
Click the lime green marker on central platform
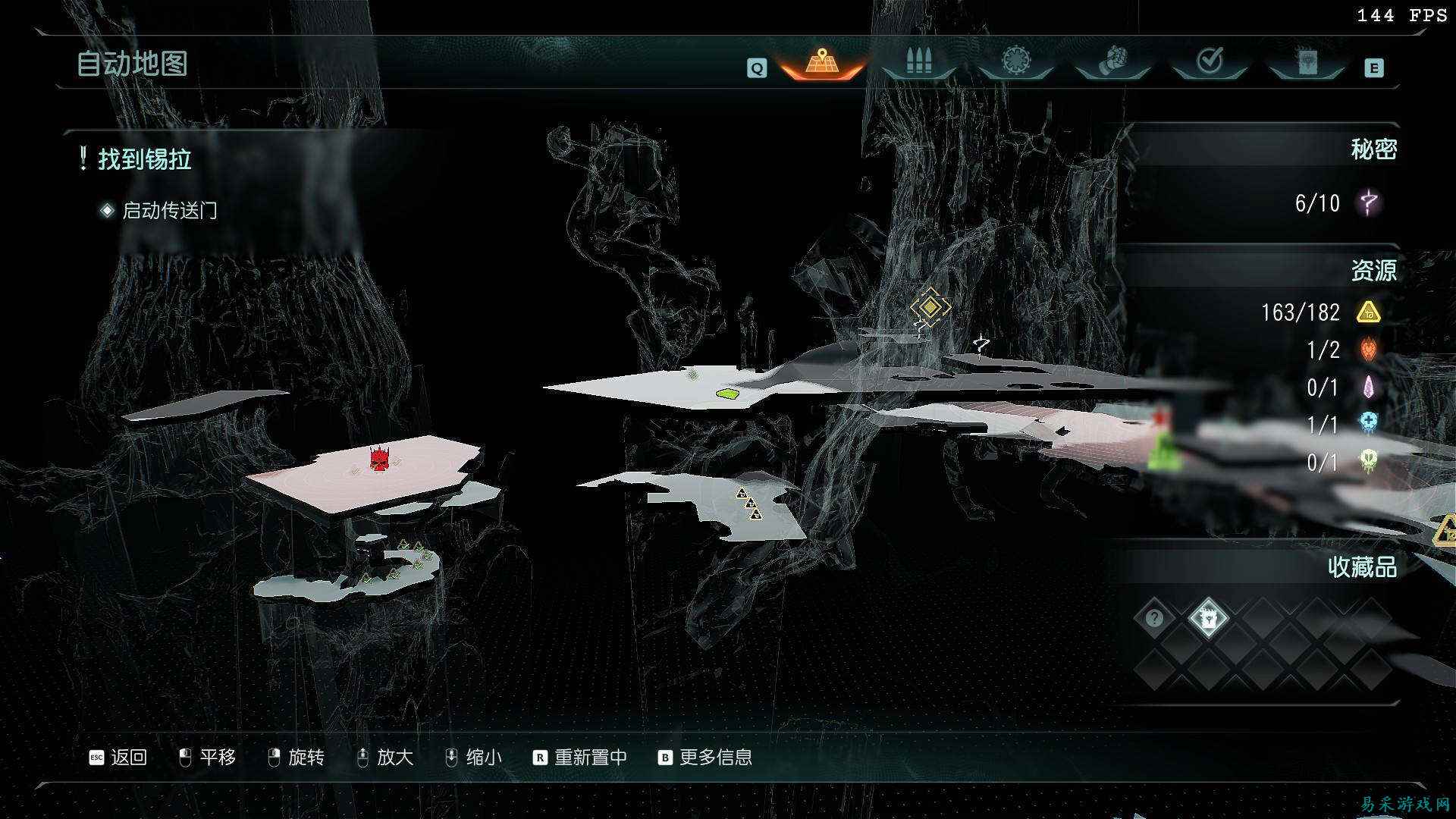(728, 394)
